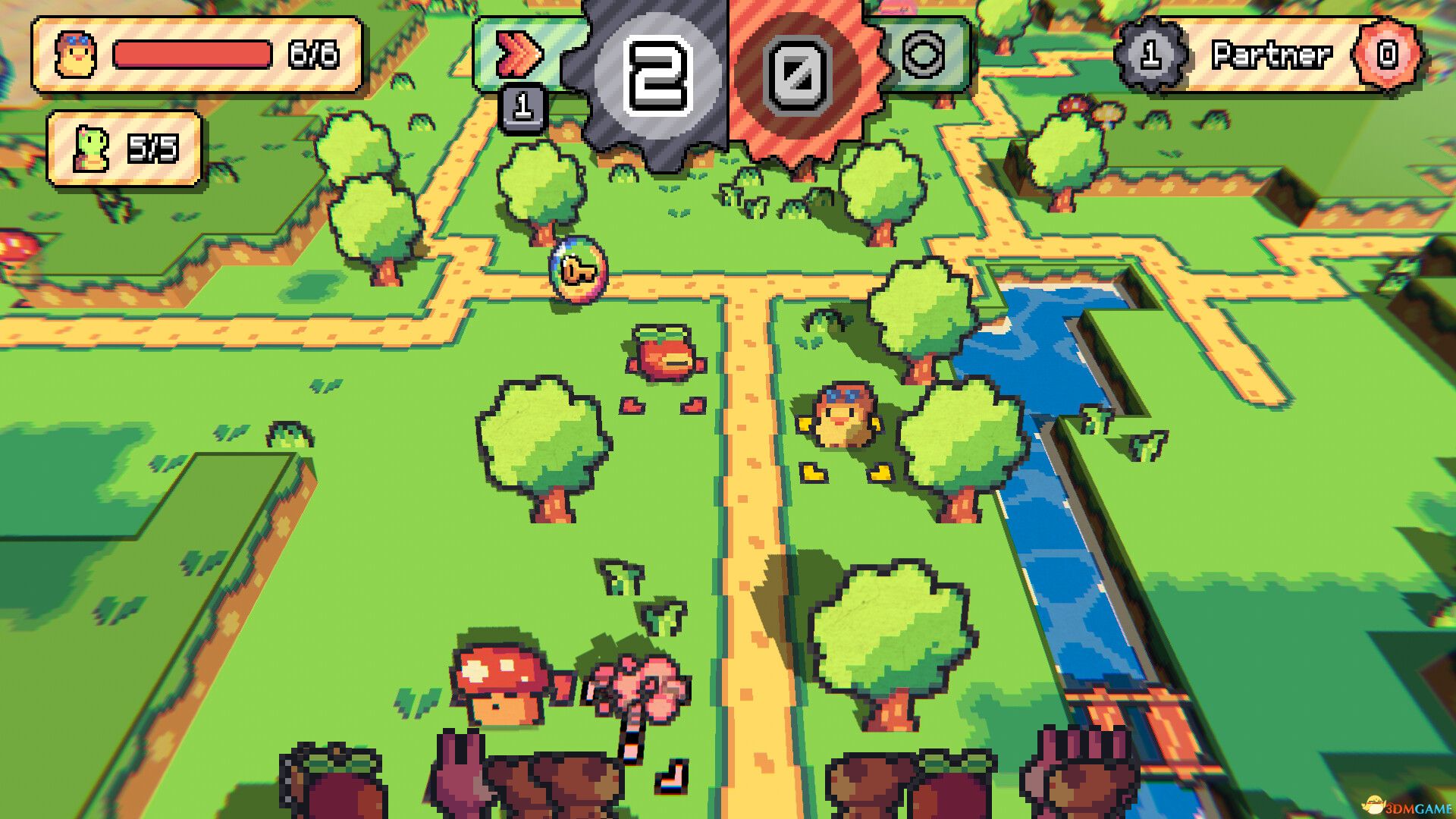Click the 6/6 health readout
The width and height of the screenshot is (1456, 819).
pyautogui.click(x=312, y=53)
